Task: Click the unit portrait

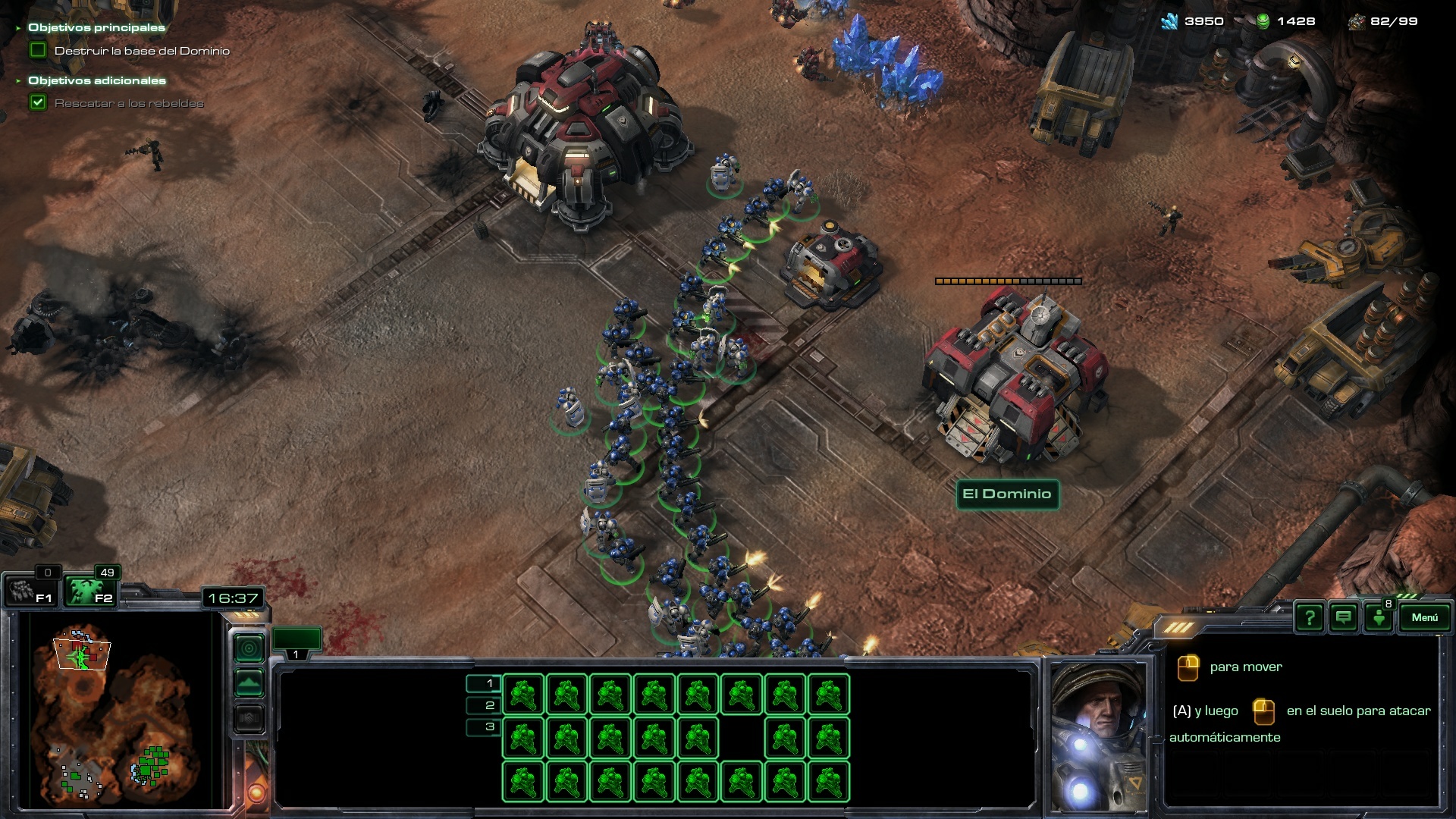Action: click(1100, 736)
